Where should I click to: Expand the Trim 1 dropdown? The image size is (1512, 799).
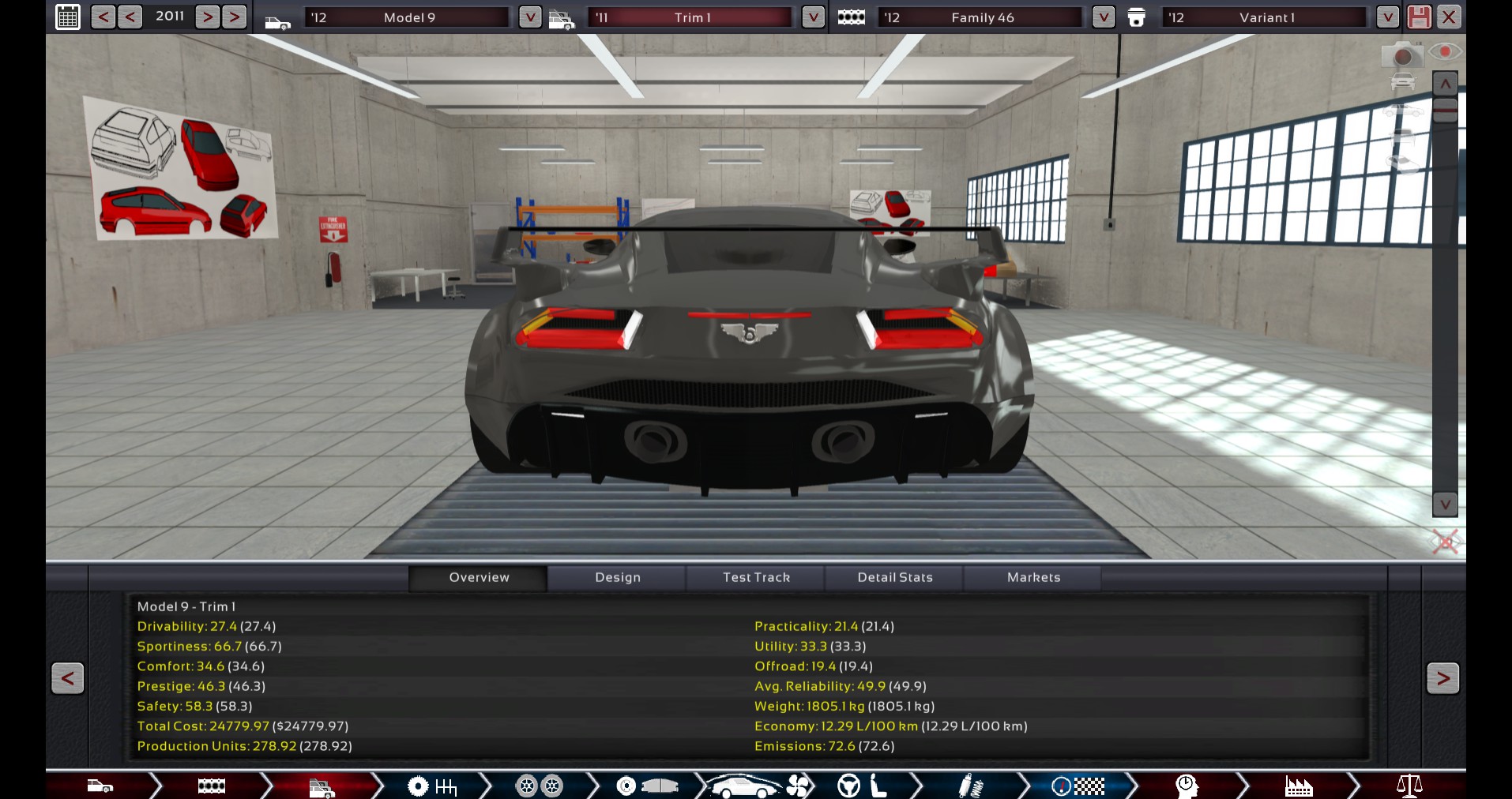pyautogui.click(x=813, y=16)
